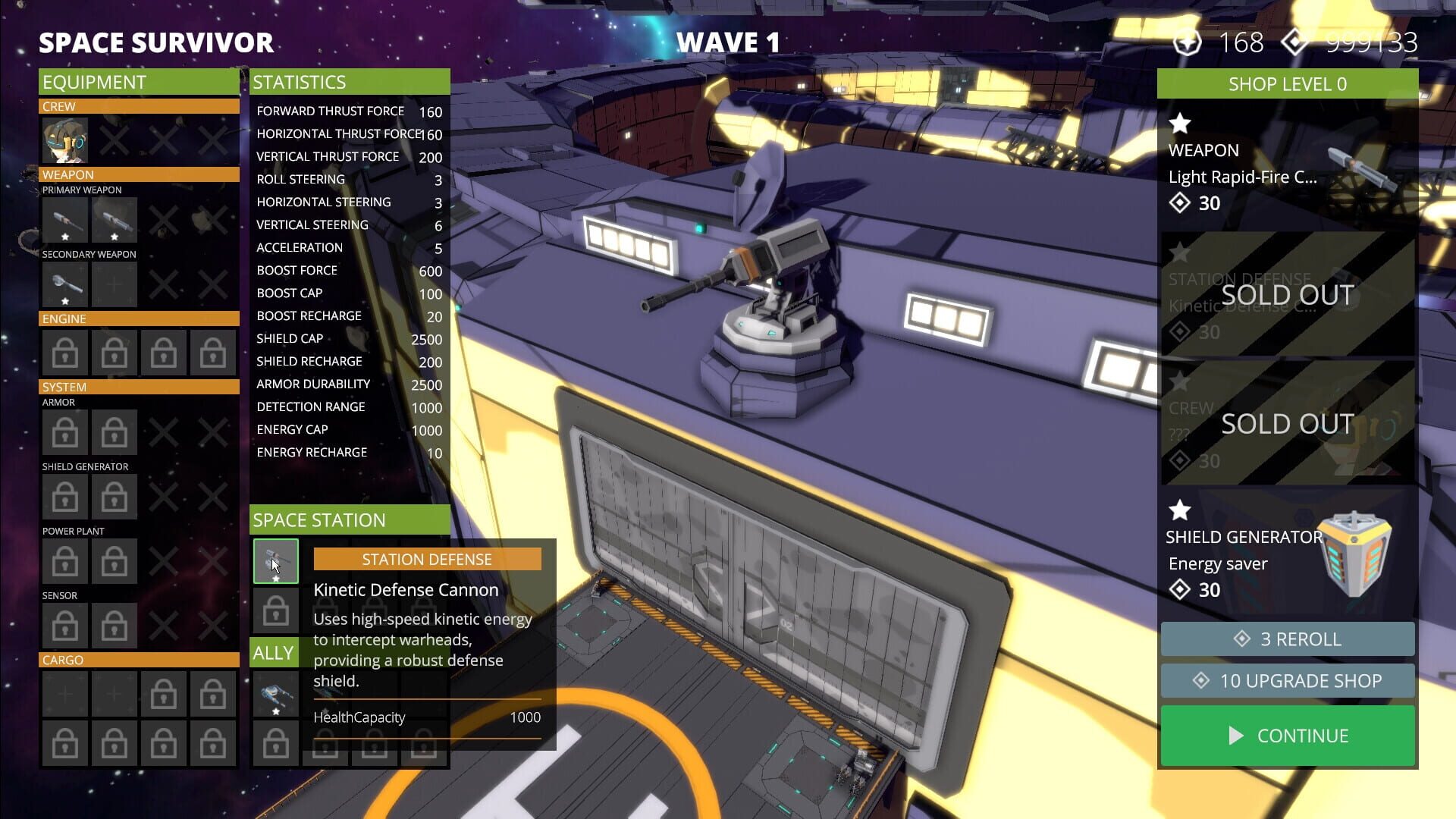Click the first locked Engine slot padlock
Viewport: 1456px width, 819px height.
click(64, 352)
